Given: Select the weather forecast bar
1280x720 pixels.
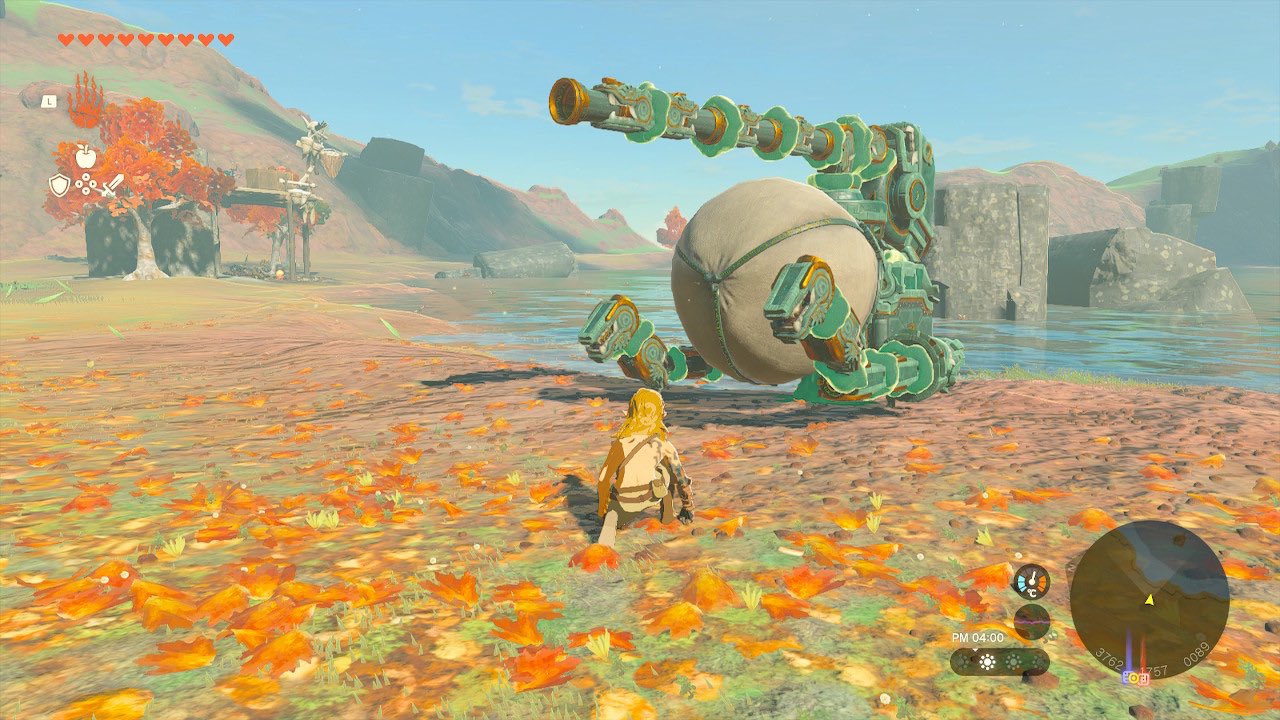Looking at the screenshot, I should click(999, 662).
